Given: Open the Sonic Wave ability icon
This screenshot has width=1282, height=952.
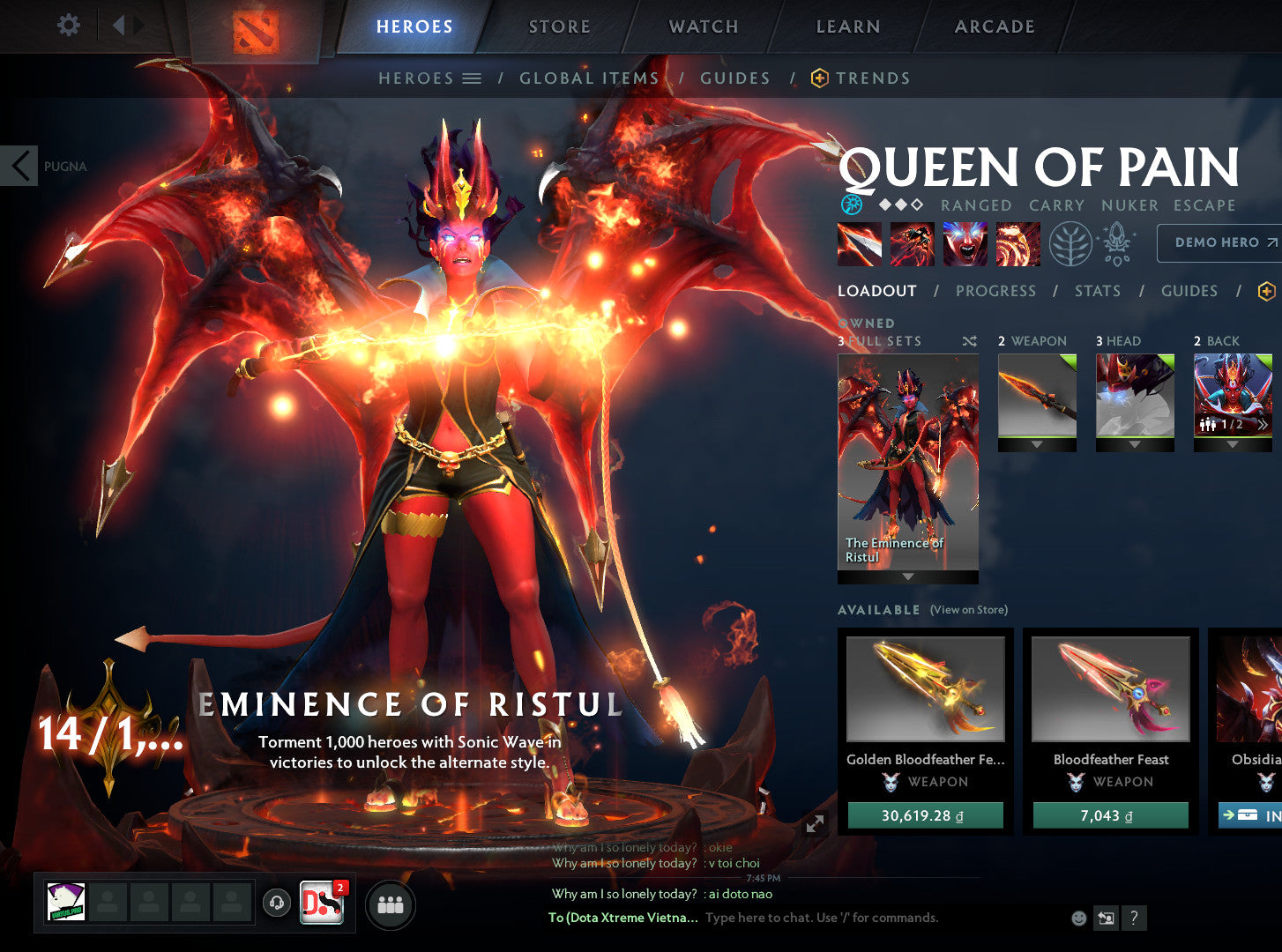Looking at the screenshot, I should tap(1018, 244).
